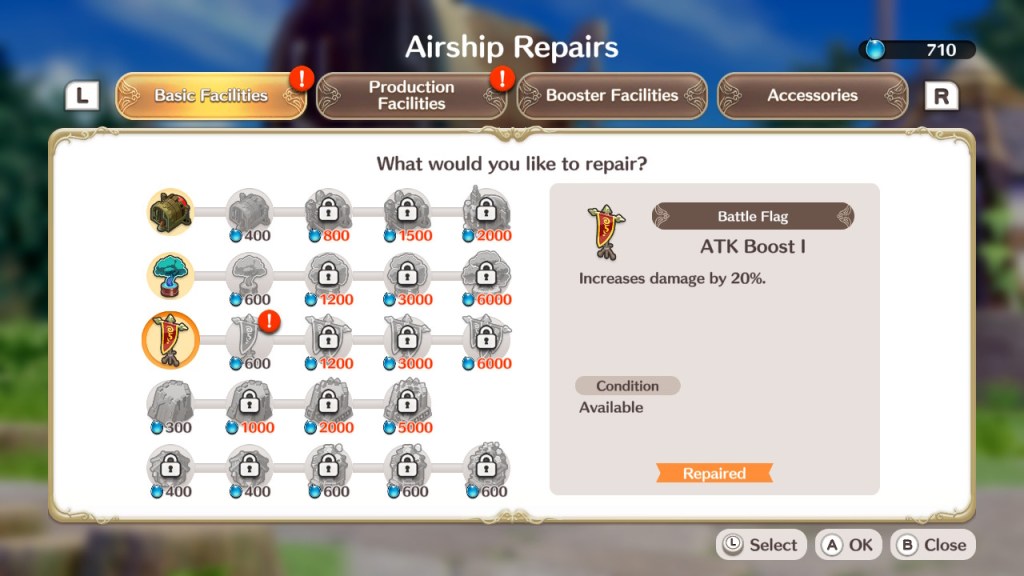Choose the 600-cost tree upgrade
The image size is (1024, 576).
coord(248,275)
